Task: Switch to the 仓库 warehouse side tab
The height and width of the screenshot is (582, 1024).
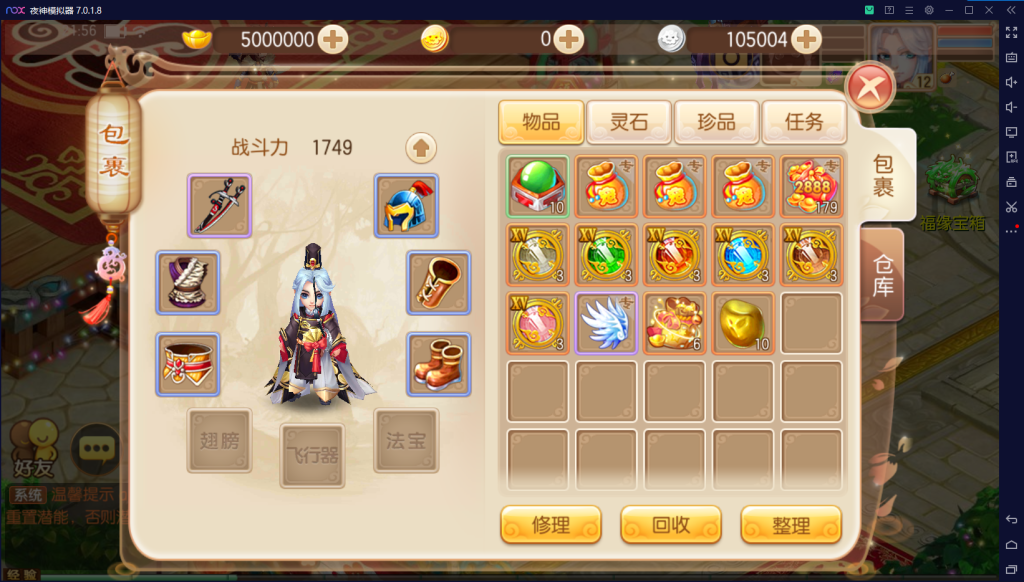Action: 883,274
